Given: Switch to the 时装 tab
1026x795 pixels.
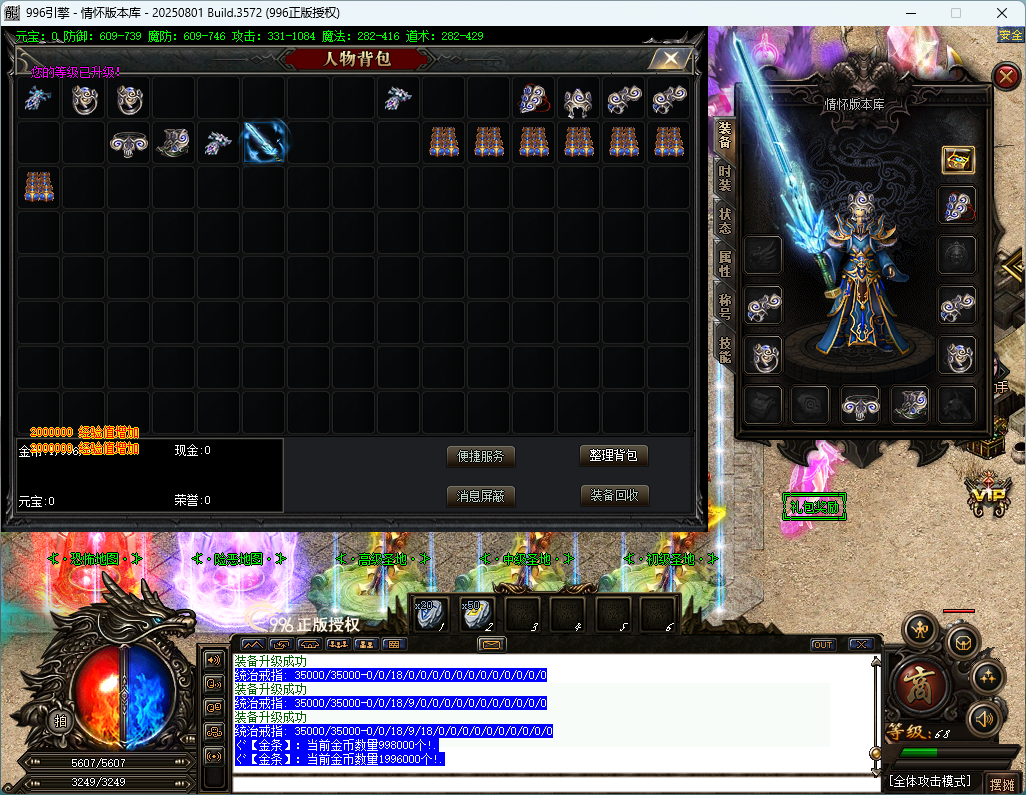Looking at the screenshot, I should click(724, 180).
